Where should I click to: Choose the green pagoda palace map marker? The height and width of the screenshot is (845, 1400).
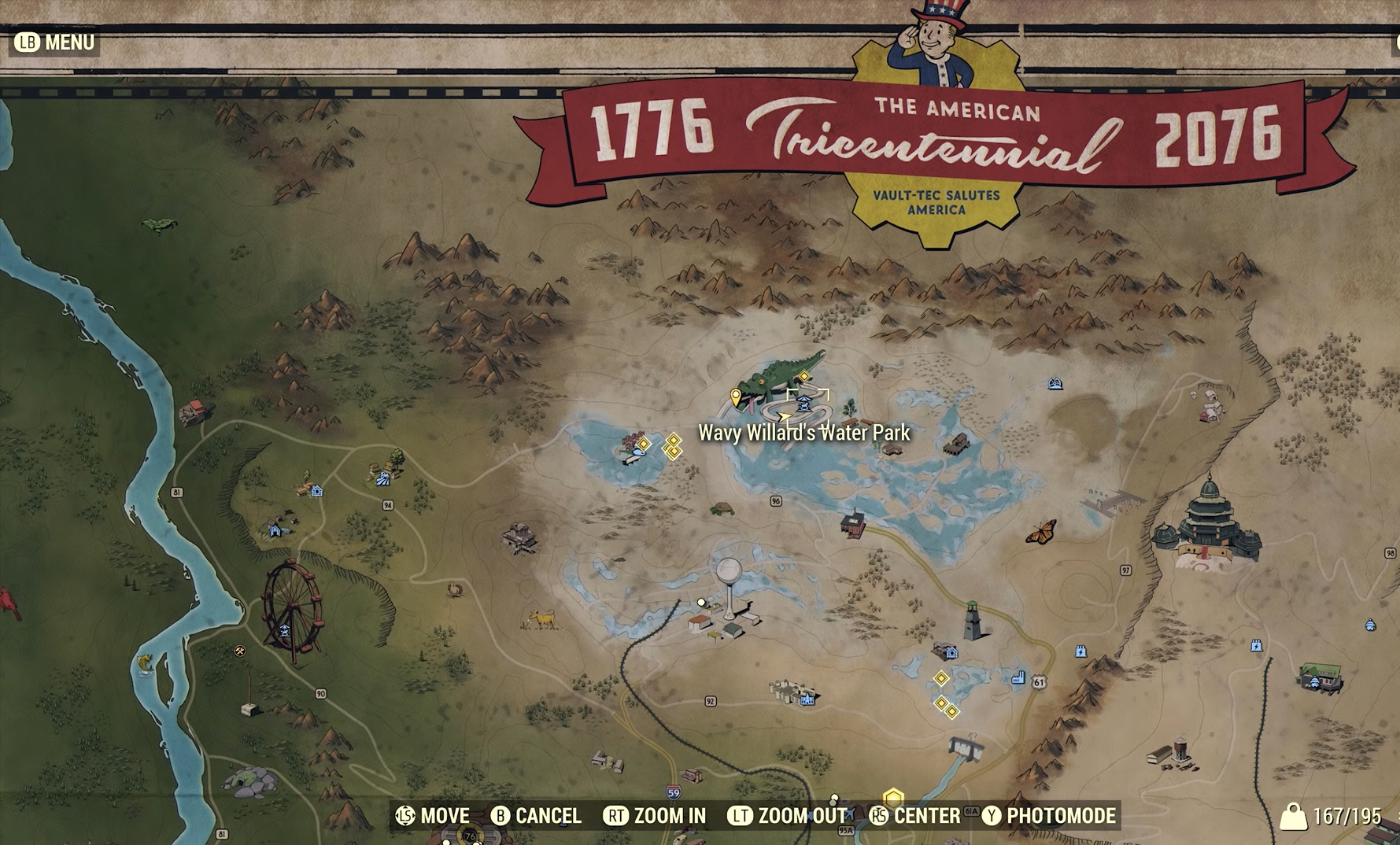[x=1207, y=524]
